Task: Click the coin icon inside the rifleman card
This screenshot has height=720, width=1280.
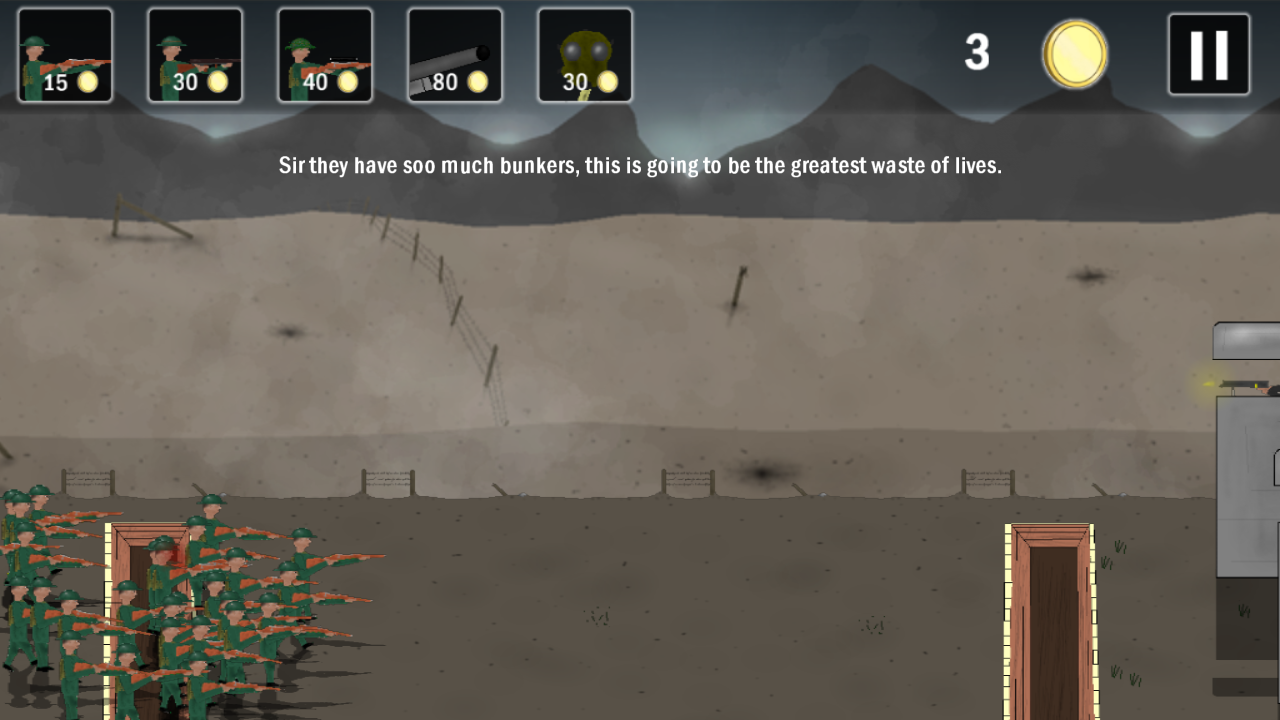Action: click(88, 81)
